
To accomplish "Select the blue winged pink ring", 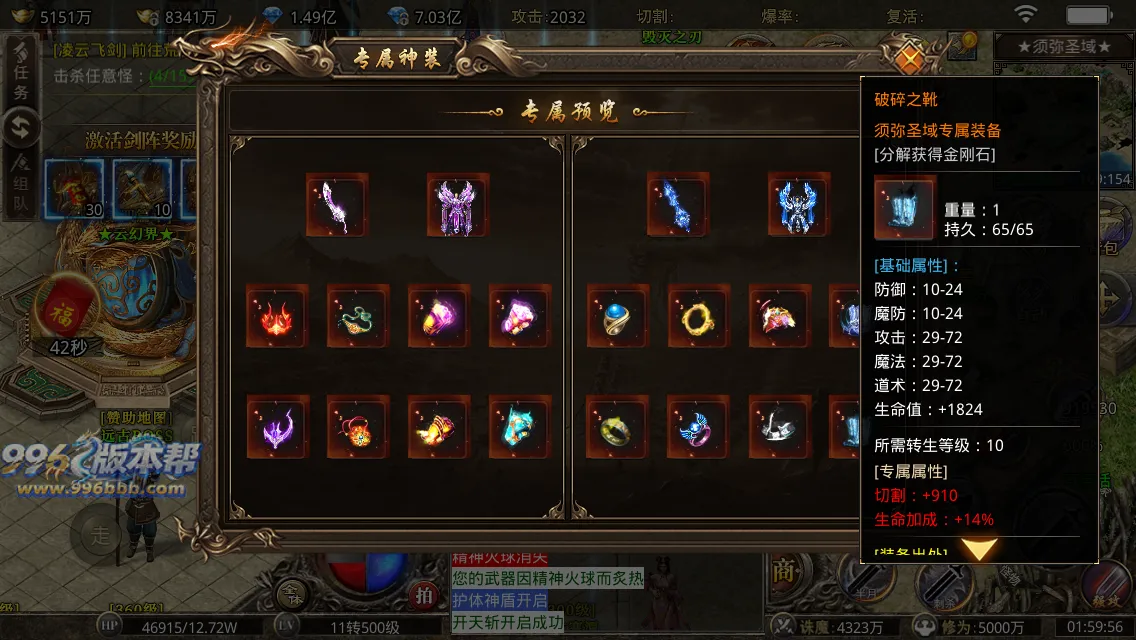I will click(698, 426).
